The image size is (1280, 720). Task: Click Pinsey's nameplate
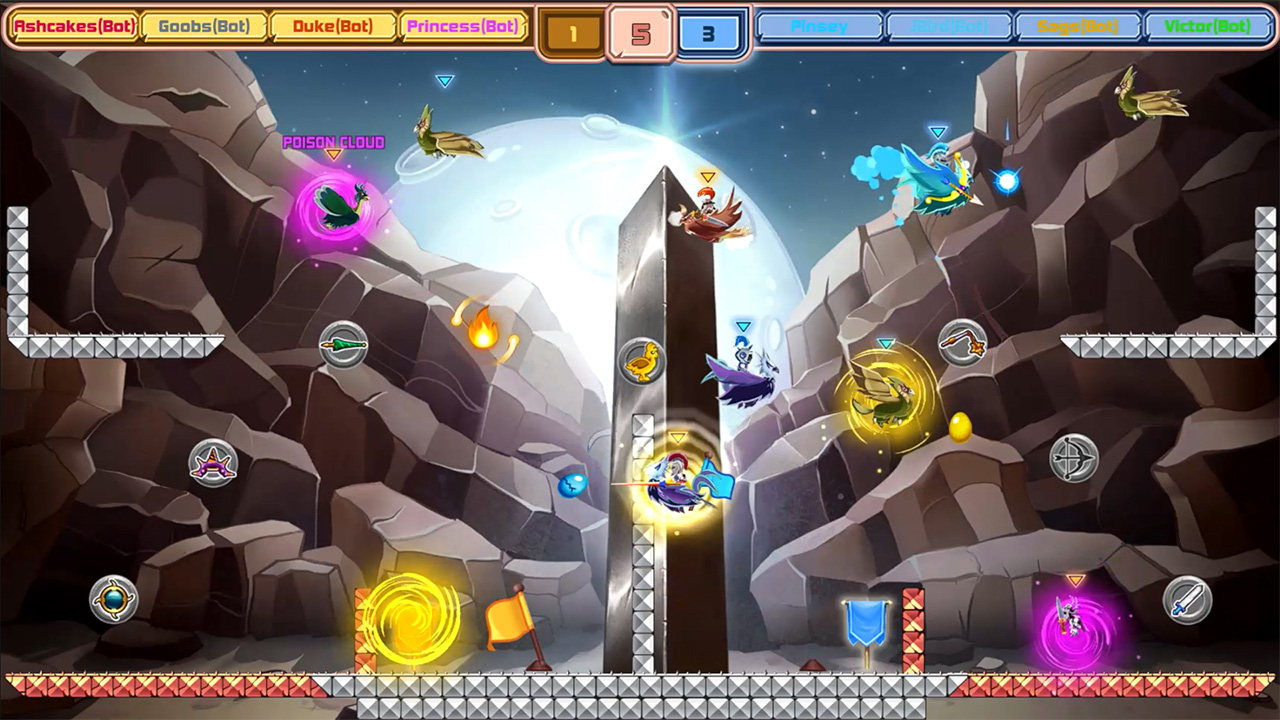(820, 27)
